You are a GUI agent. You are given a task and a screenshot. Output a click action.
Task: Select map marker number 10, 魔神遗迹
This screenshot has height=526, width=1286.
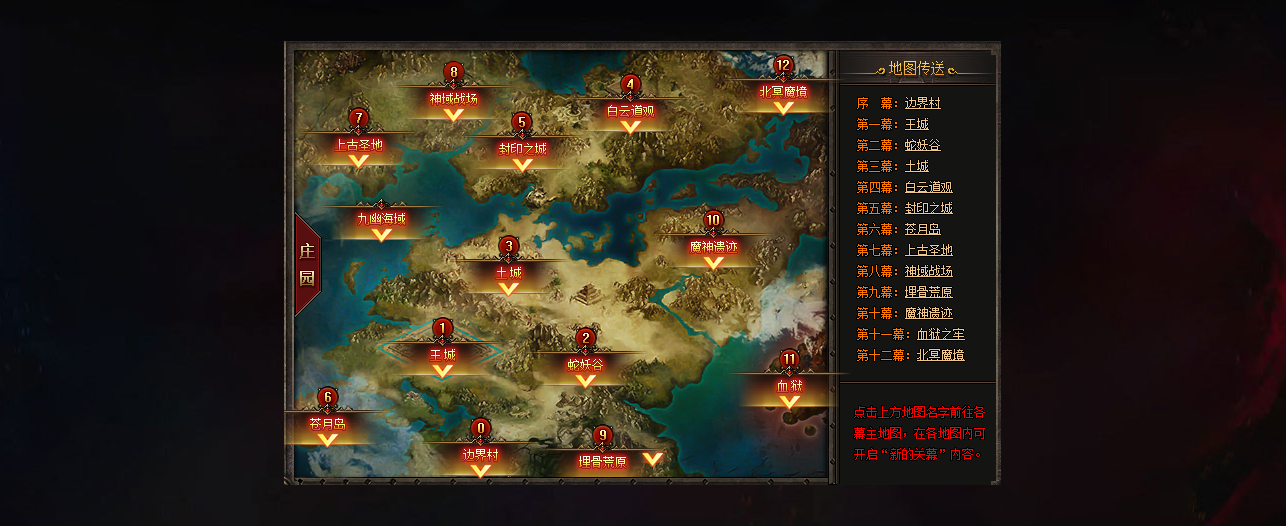[713, 246]
